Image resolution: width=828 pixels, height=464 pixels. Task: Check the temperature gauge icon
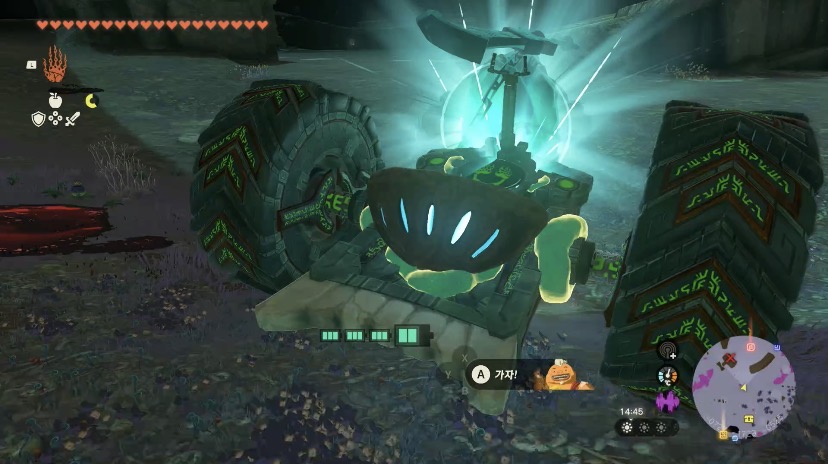[666, 376]
